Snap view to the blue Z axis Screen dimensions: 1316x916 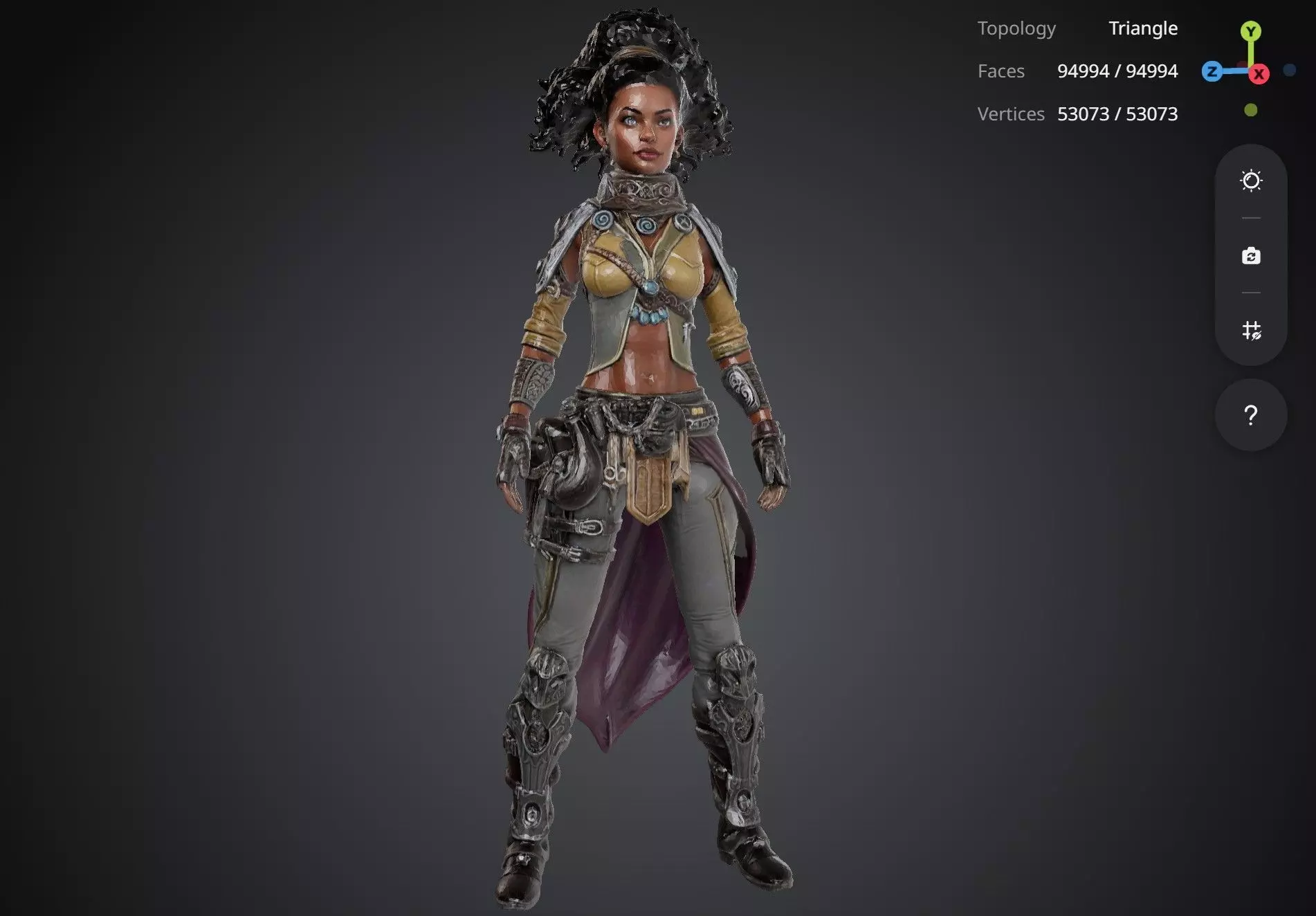[x=1212, y=71]
